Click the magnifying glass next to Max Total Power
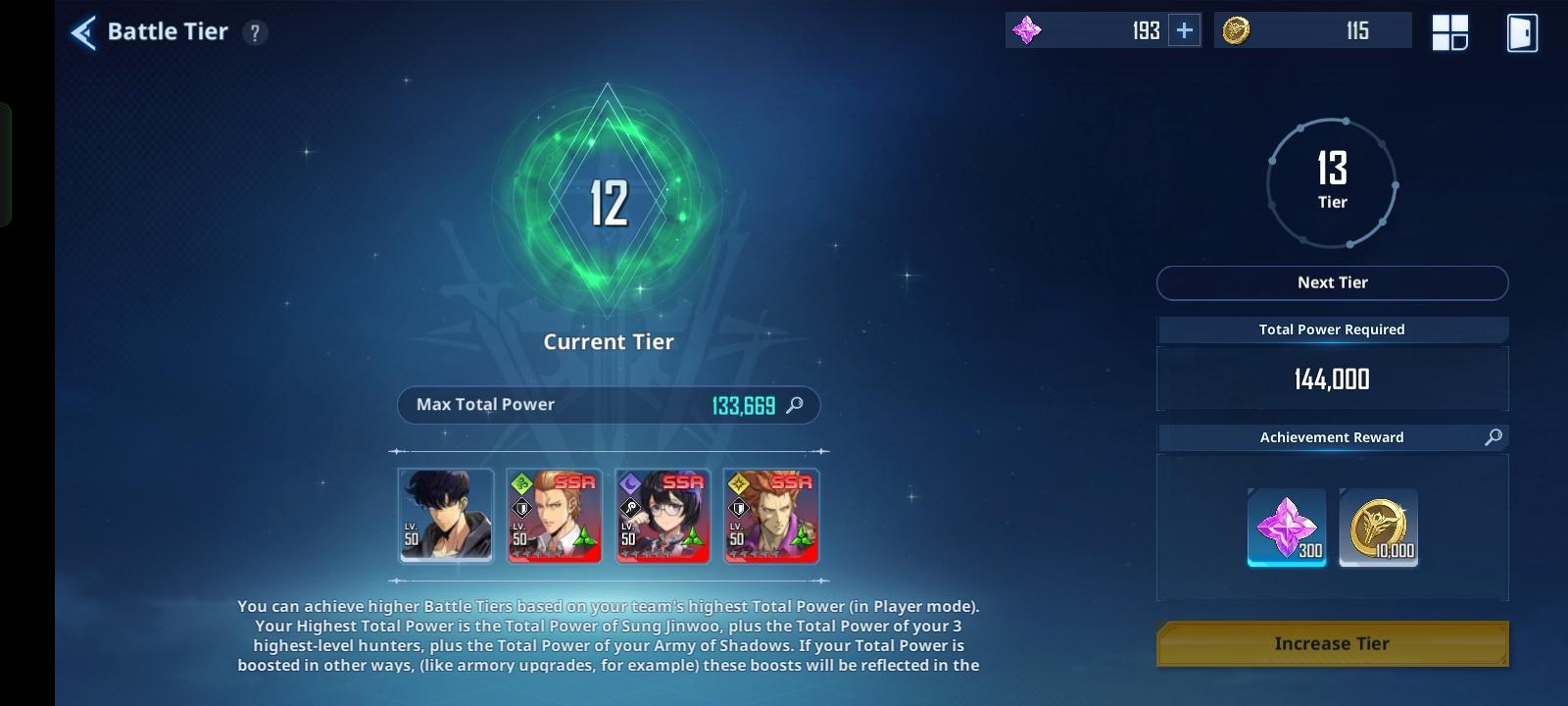This screenshot has width=1568, height=706. pyautogui.click(x=796, y=404)
